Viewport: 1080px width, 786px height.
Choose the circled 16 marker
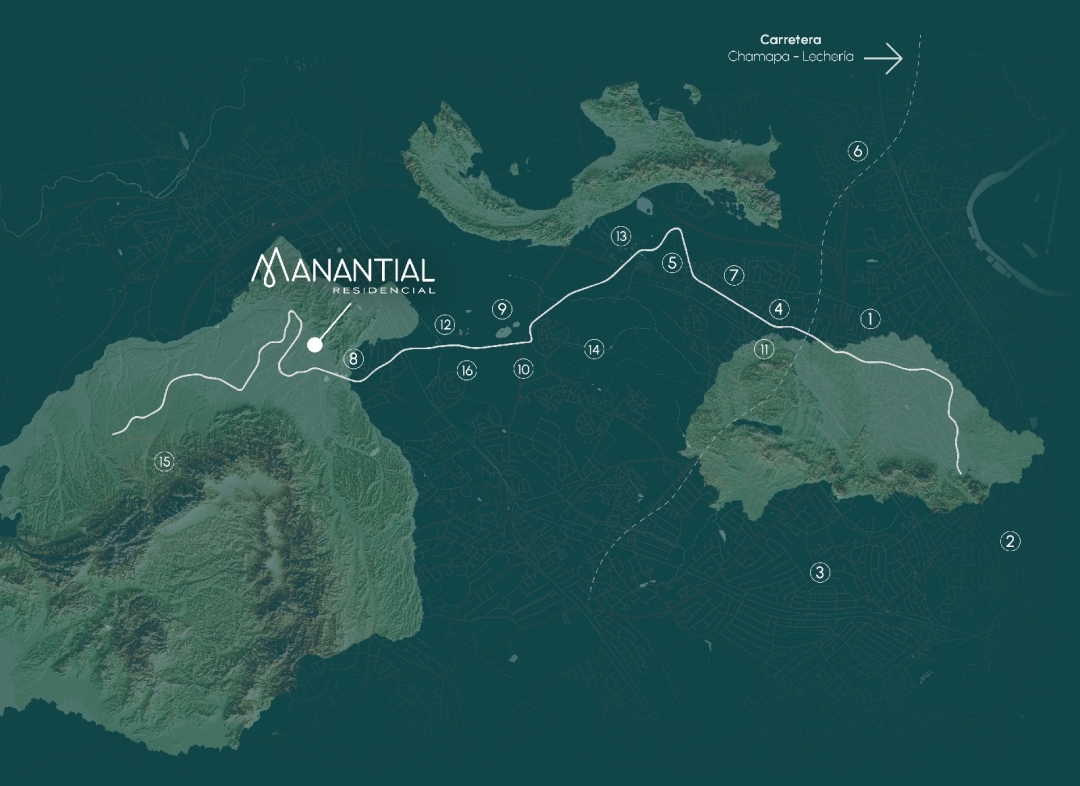(467, 370)
